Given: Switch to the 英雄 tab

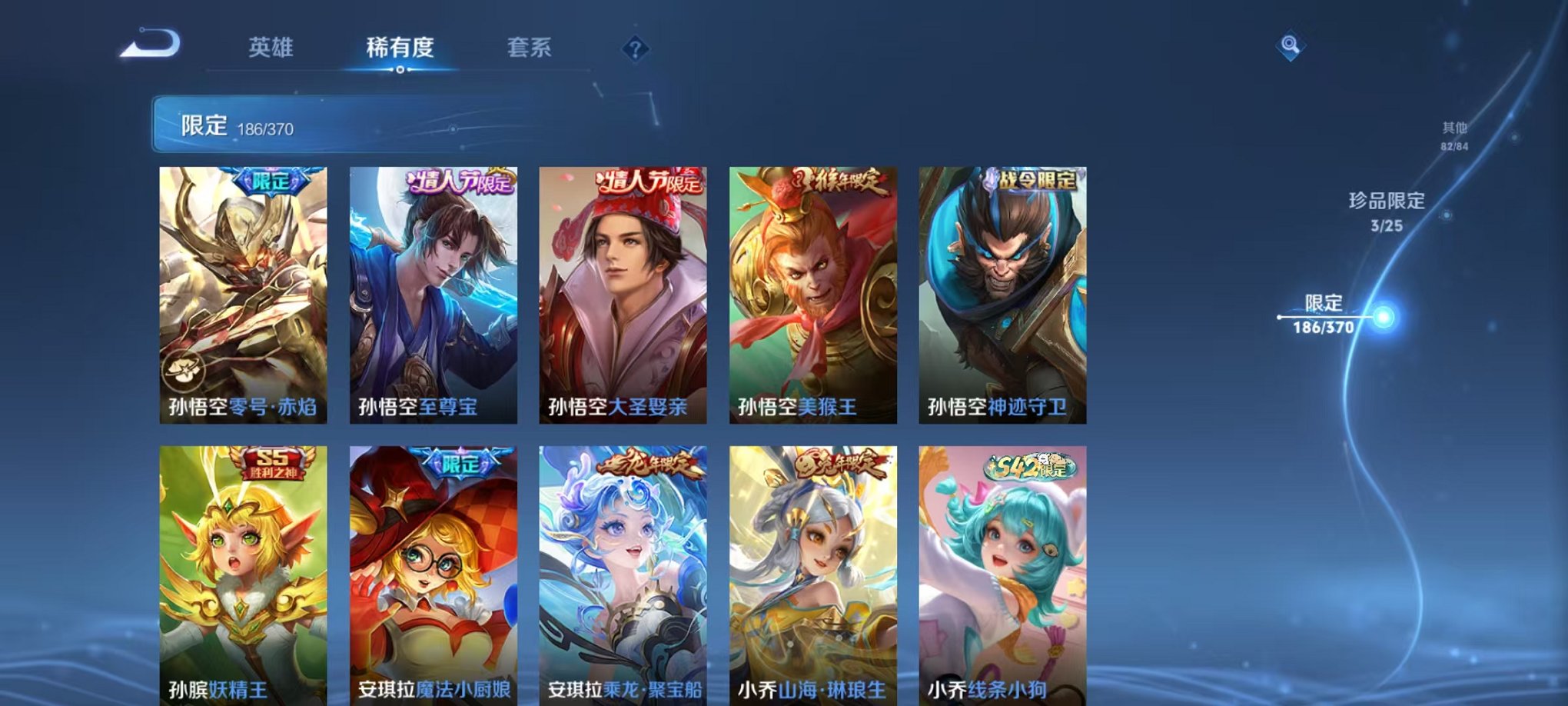Looking at the screenshot, I should [273, 48].
